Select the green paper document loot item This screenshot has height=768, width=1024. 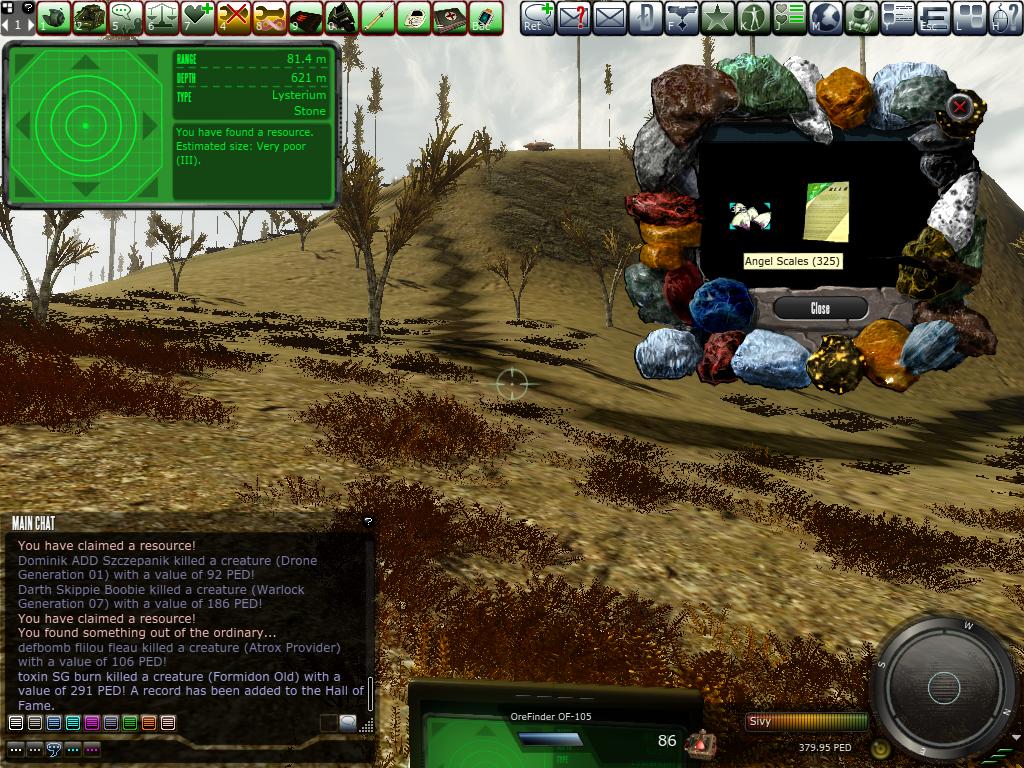coord(826,211)
